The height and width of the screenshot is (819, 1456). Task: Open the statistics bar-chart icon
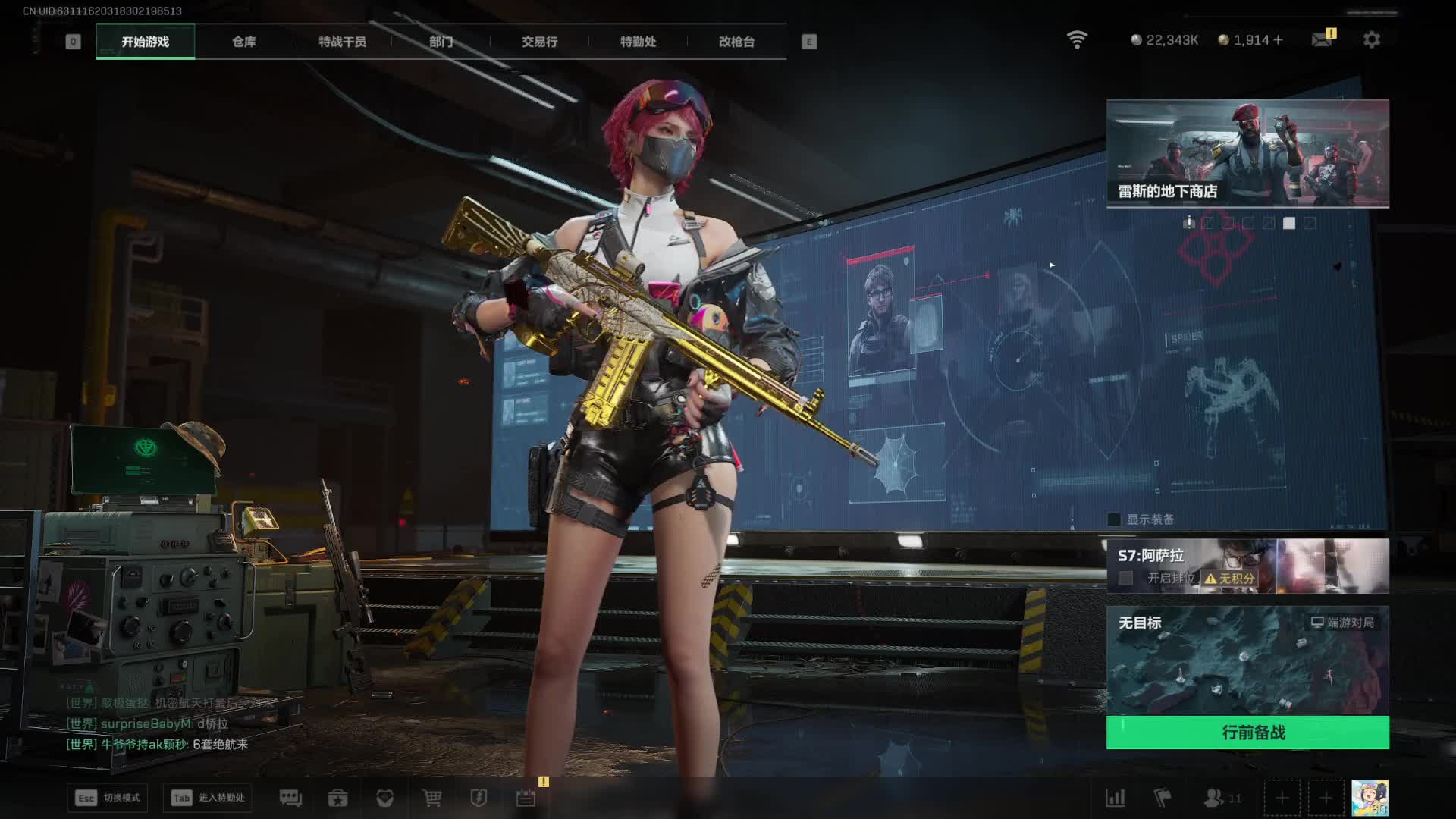(x=1116, y=798)
